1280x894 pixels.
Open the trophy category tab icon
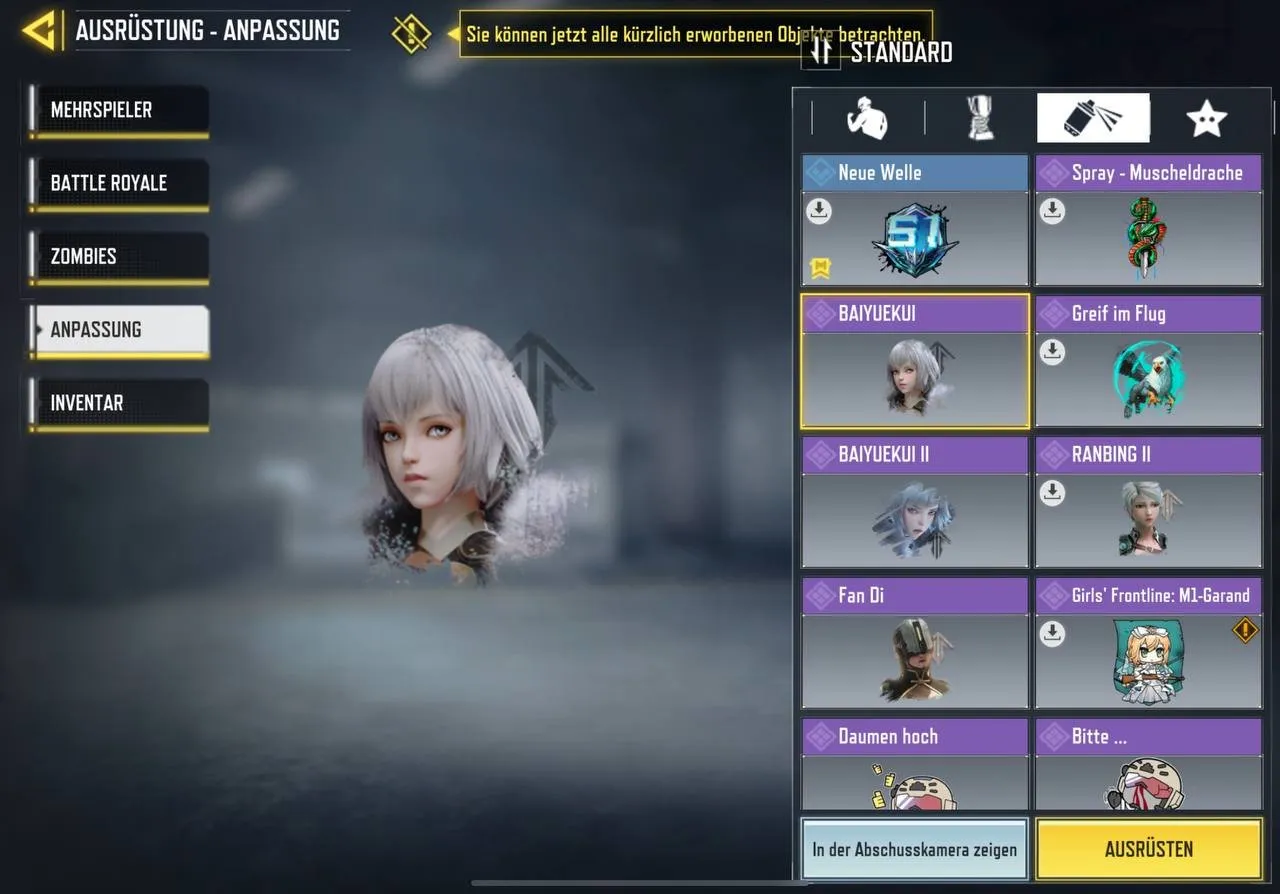979,117
